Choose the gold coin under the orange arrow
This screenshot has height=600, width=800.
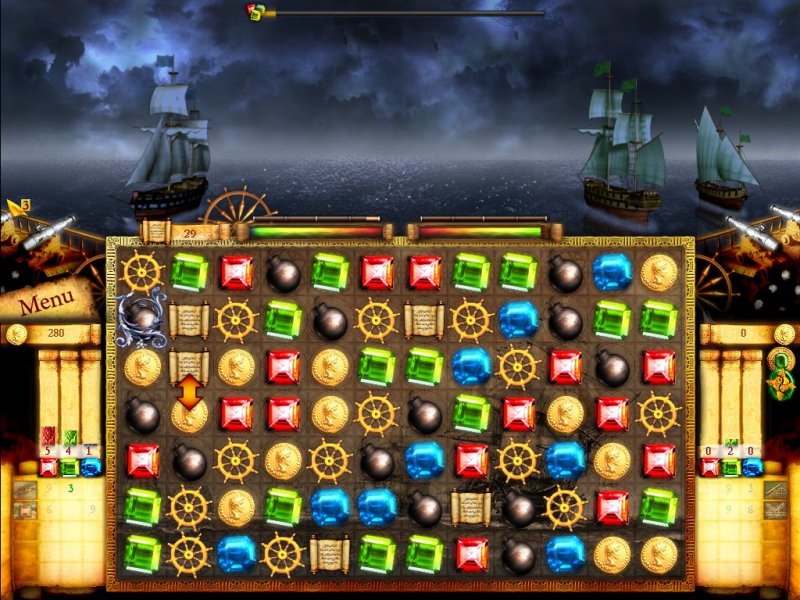click(x=189, y=415)
